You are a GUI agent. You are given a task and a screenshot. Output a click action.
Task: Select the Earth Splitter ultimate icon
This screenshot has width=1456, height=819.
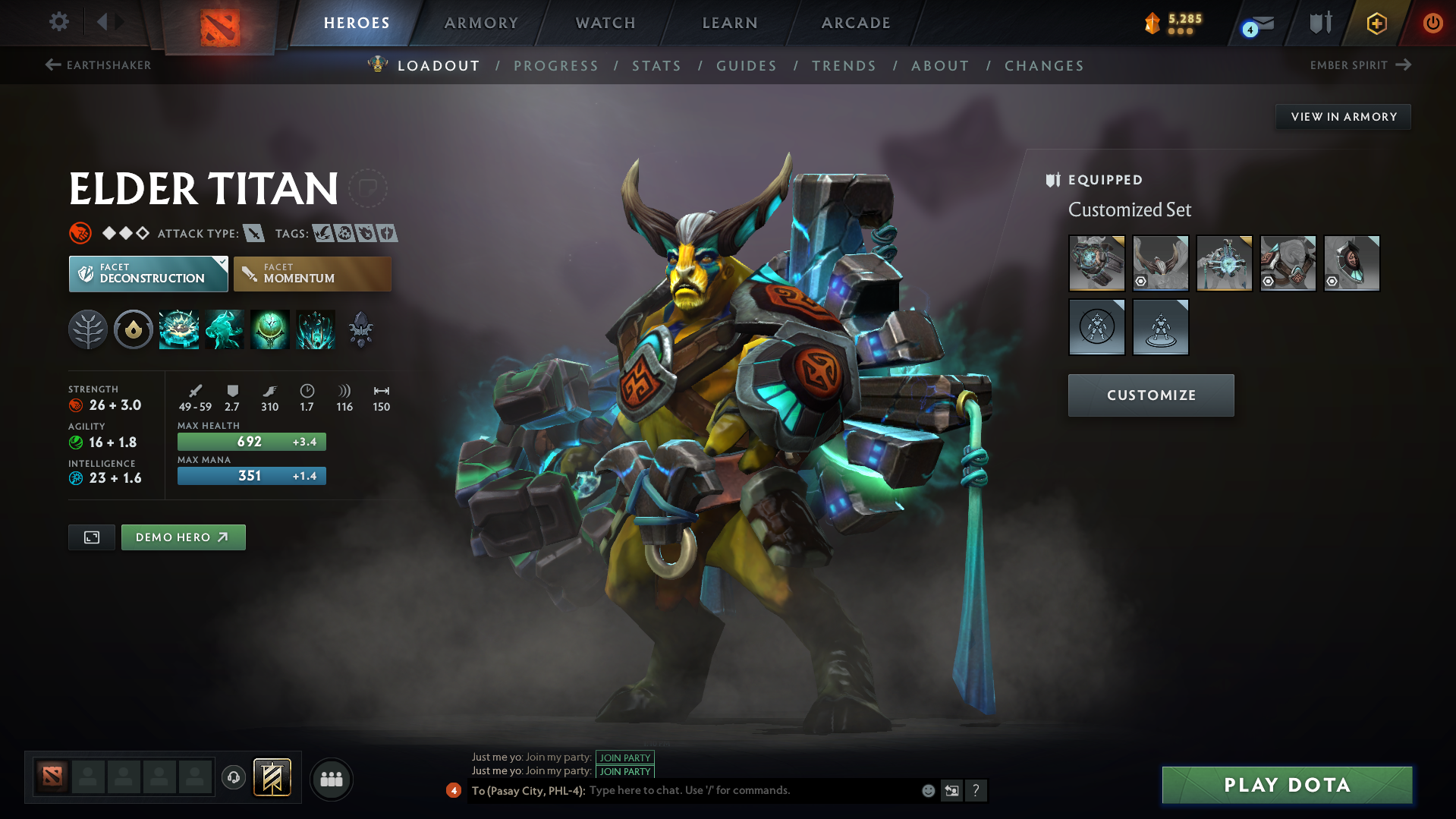pos(315,329)
